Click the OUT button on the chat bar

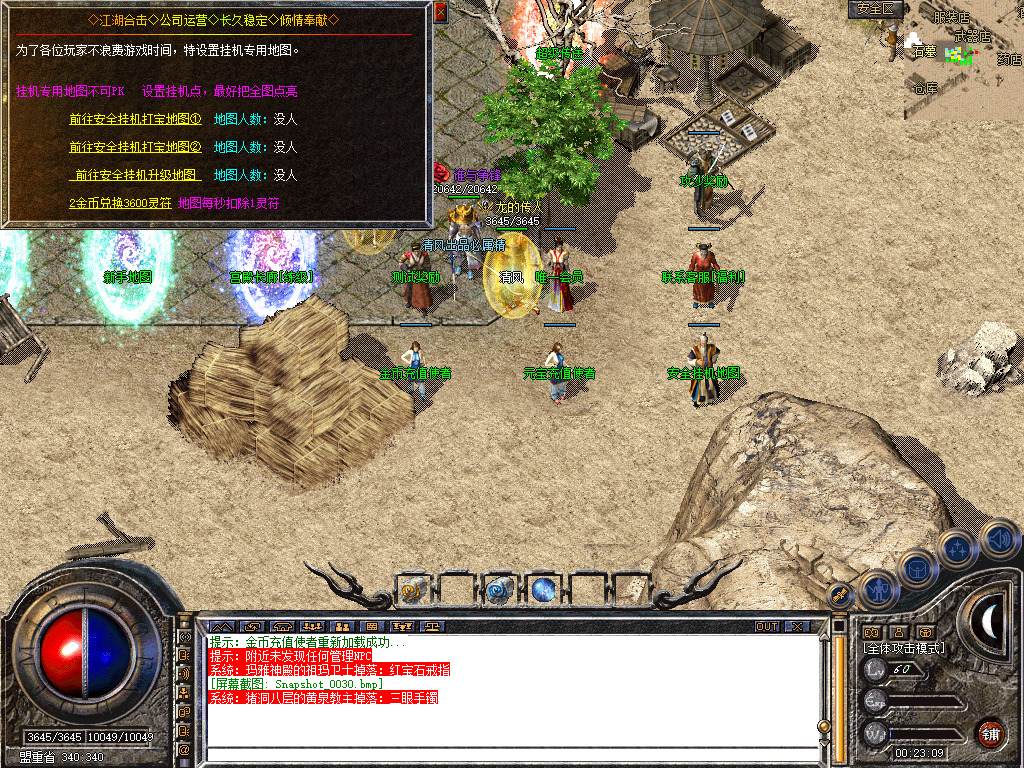(766, 626)
